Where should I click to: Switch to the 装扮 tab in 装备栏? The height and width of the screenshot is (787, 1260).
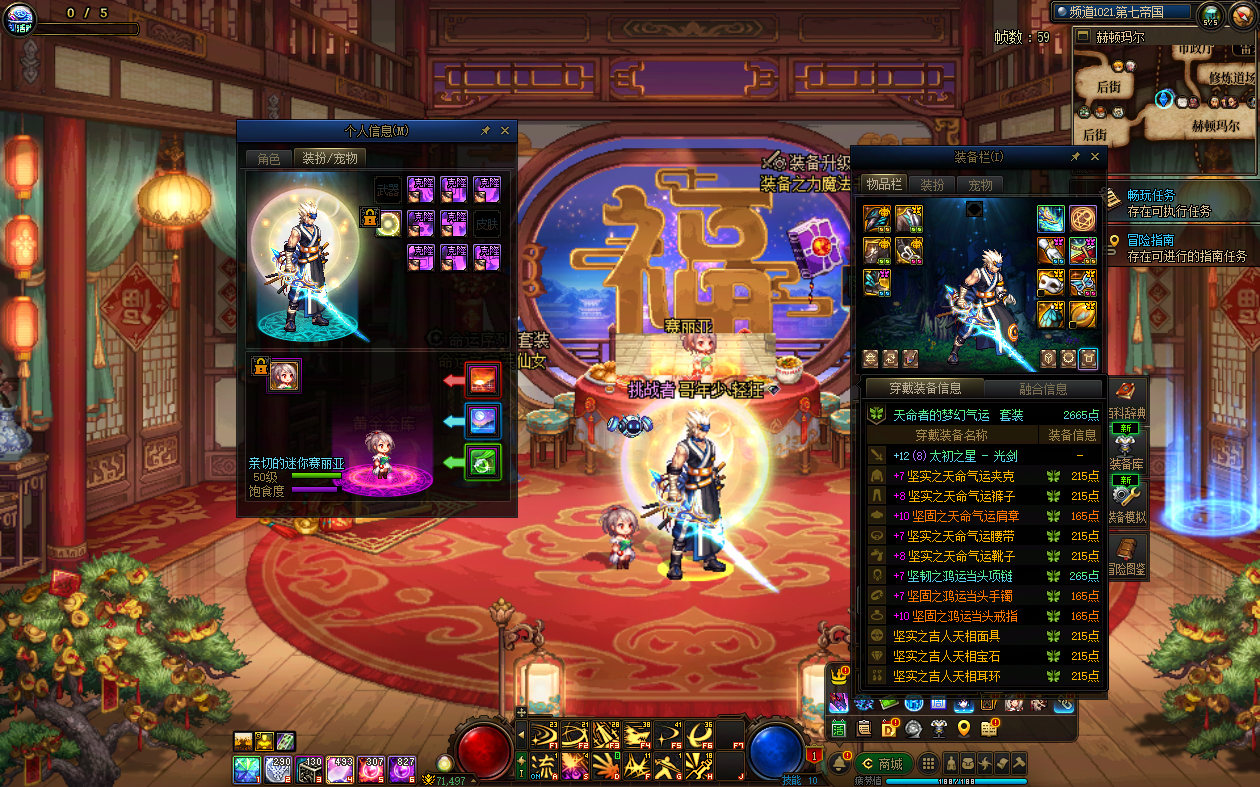(932, 185)
